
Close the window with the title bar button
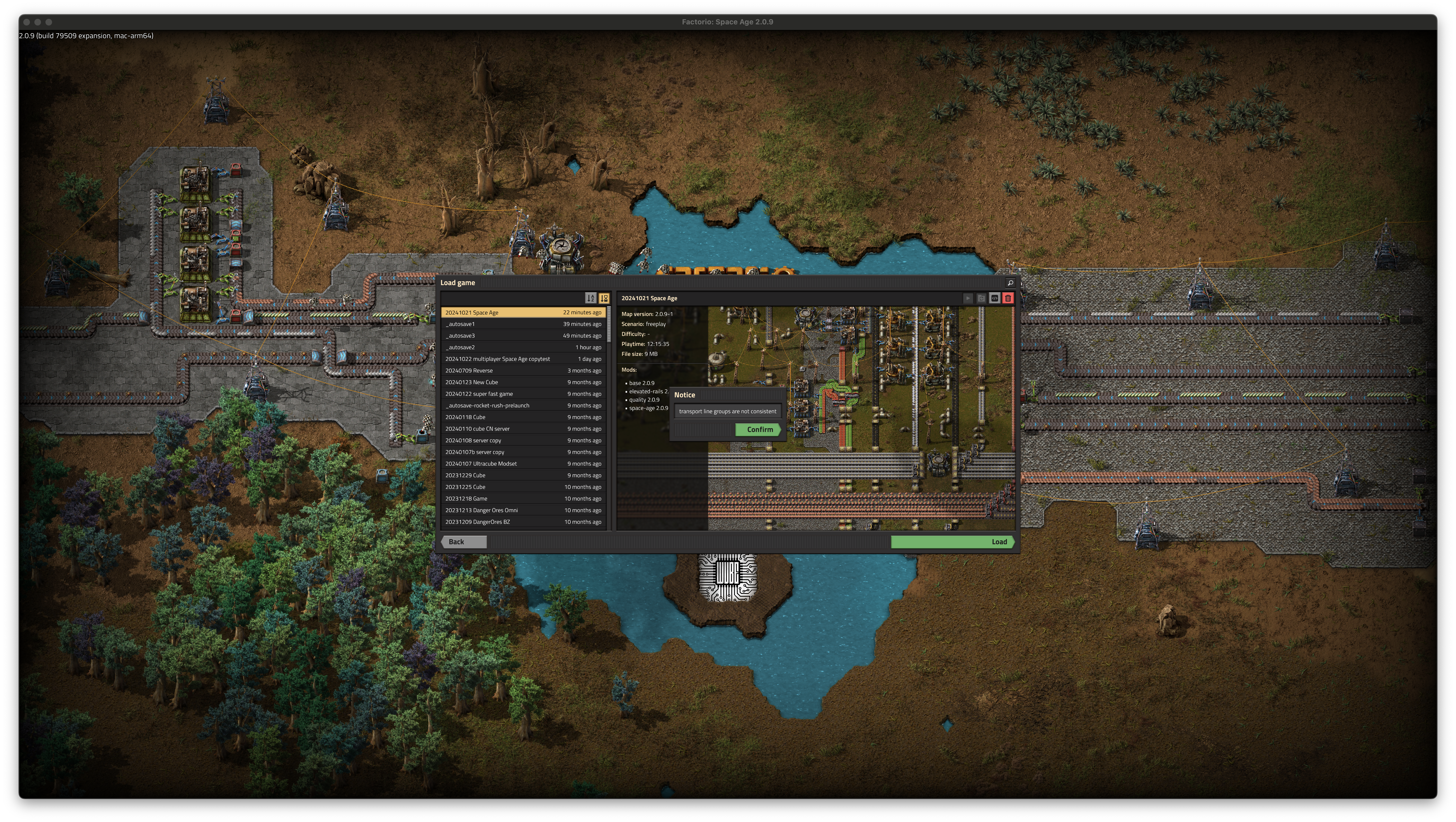point(27,22)
